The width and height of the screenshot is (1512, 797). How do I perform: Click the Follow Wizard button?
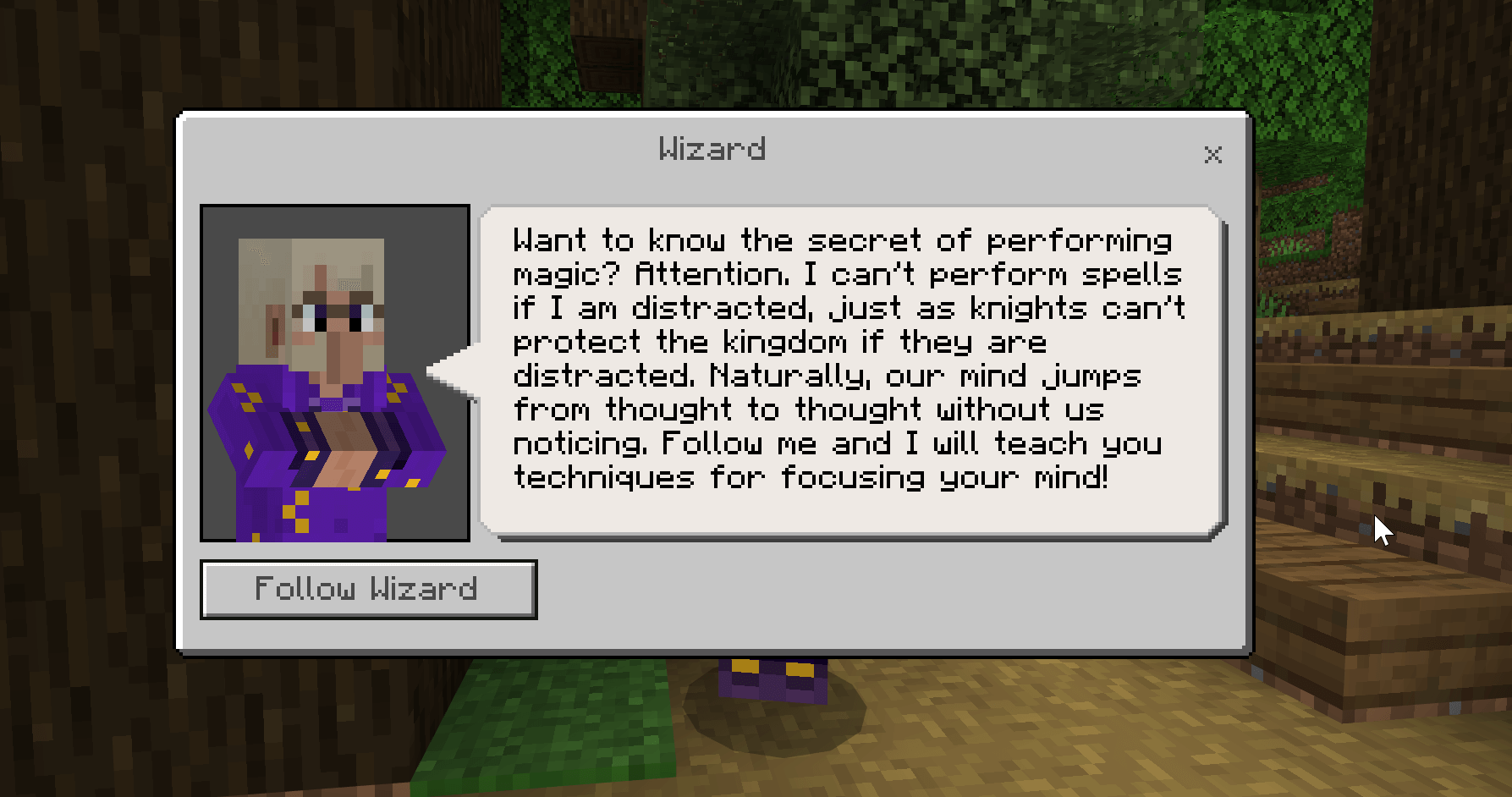click(x=367, y=589)
